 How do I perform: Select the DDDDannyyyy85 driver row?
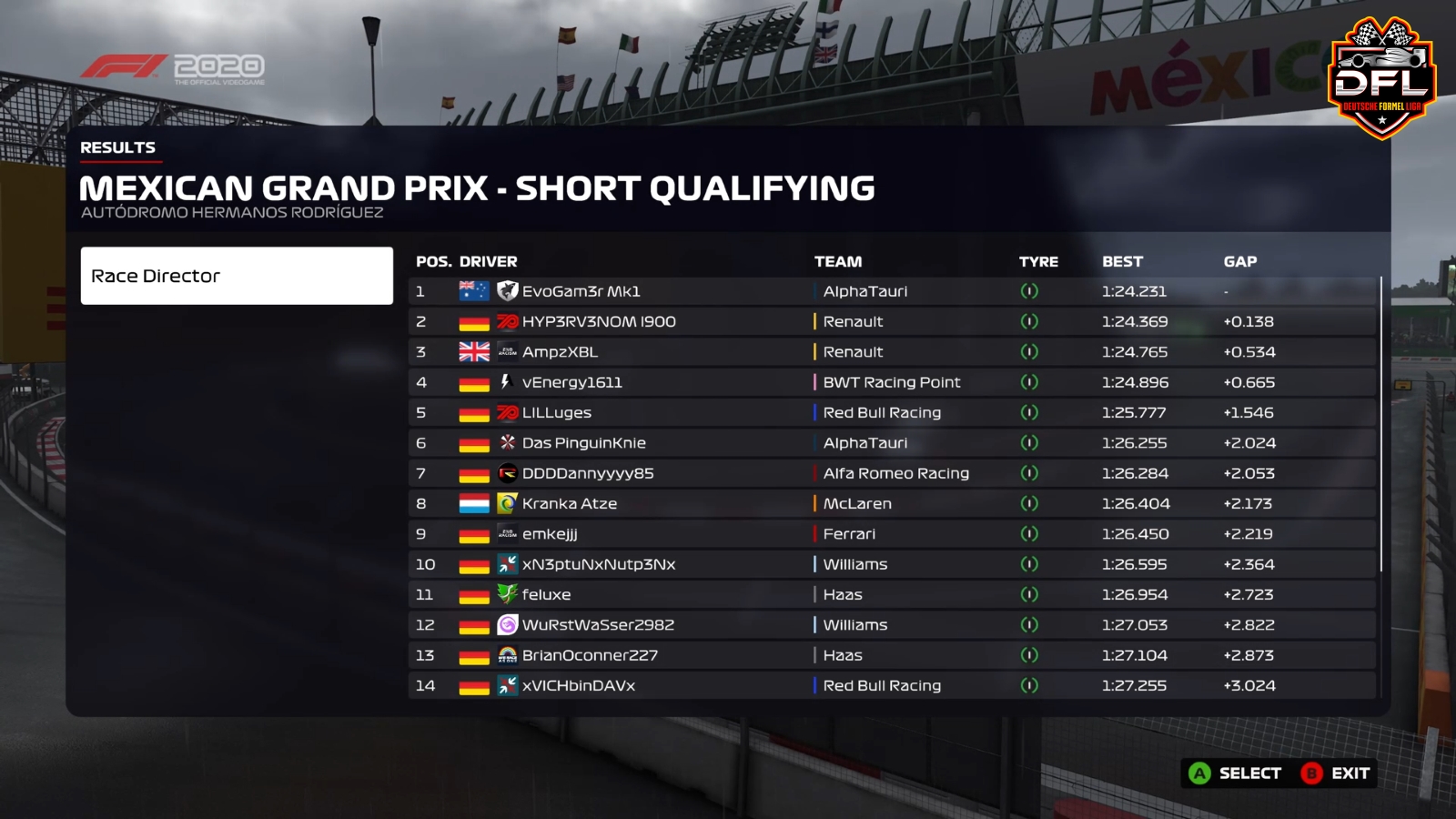pos(587,473)
